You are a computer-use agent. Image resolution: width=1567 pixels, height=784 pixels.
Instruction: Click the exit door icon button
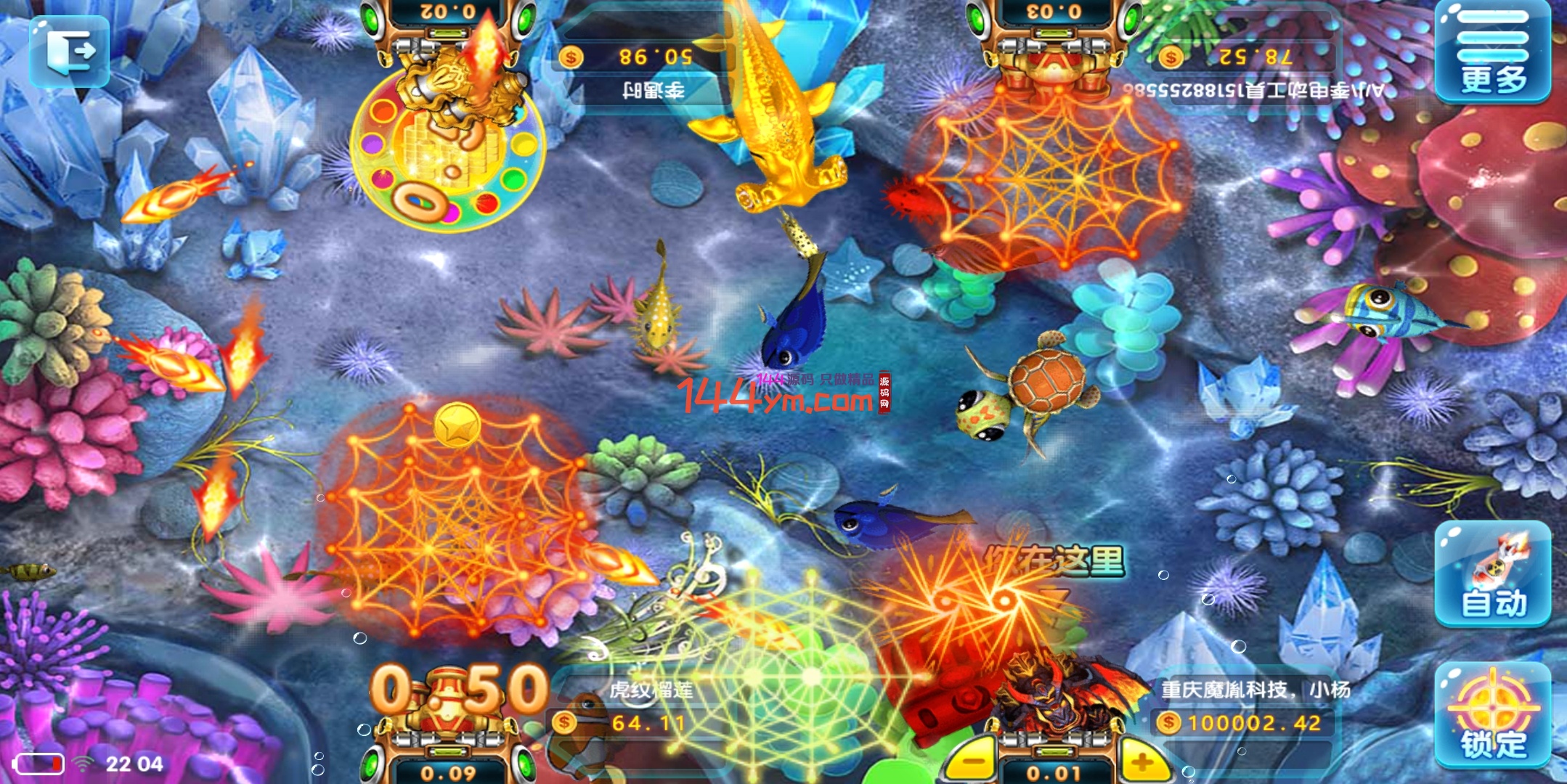coord(70,51)
